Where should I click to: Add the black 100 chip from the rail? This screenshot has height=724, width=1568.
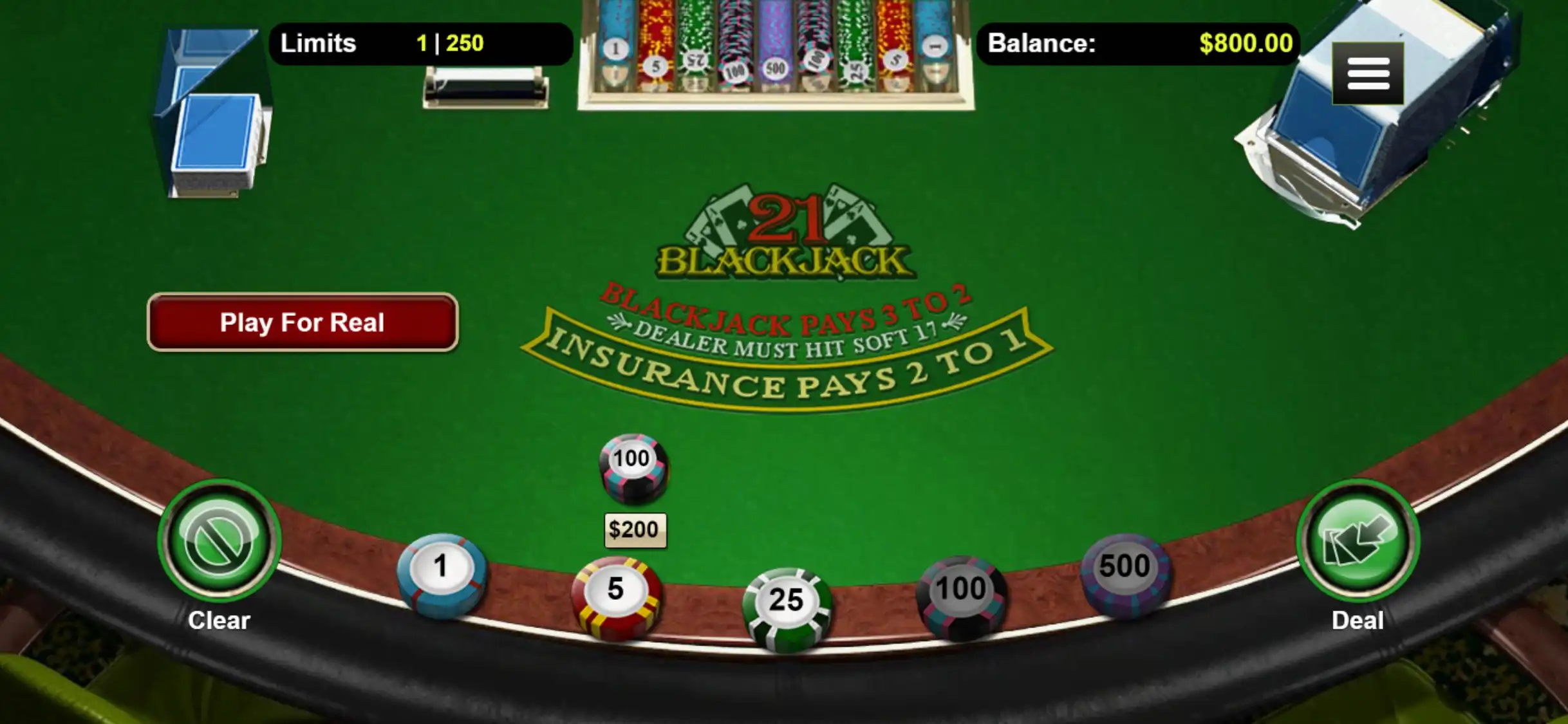(961, 596)
